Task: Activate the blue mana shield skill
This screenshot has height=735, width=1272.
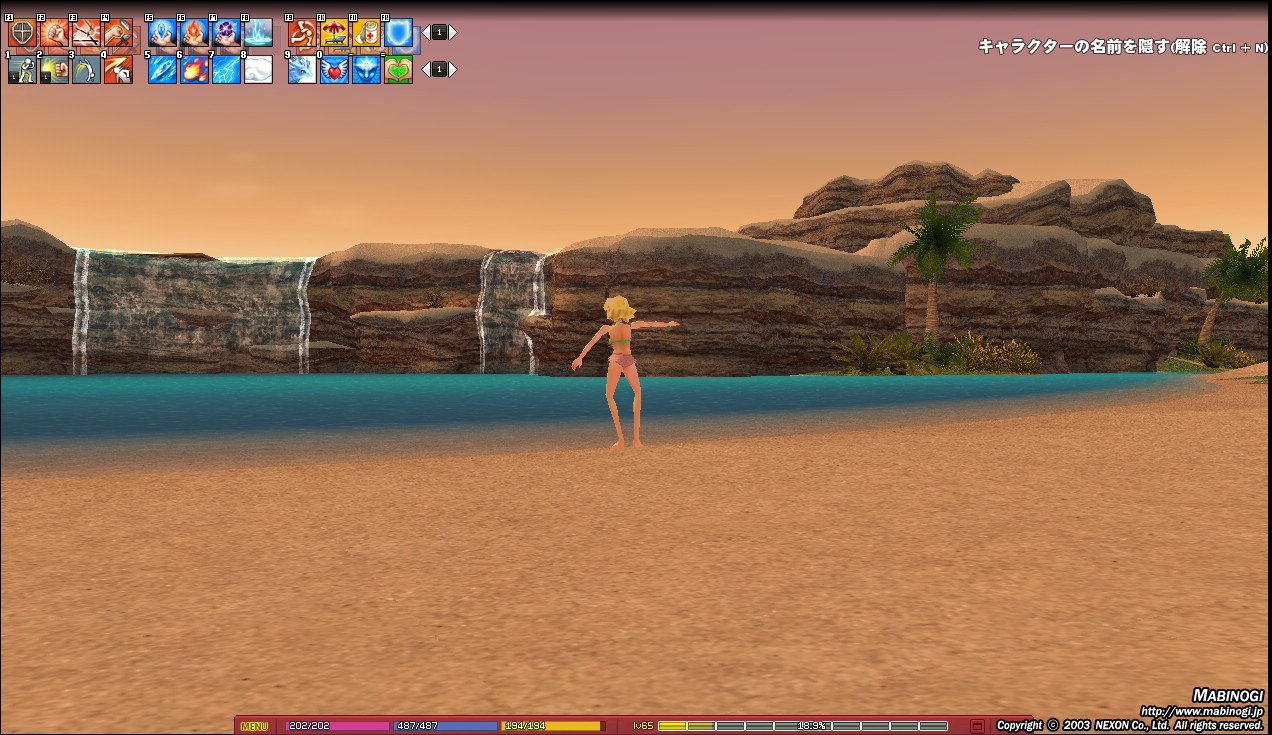Action: pos(398,33)
